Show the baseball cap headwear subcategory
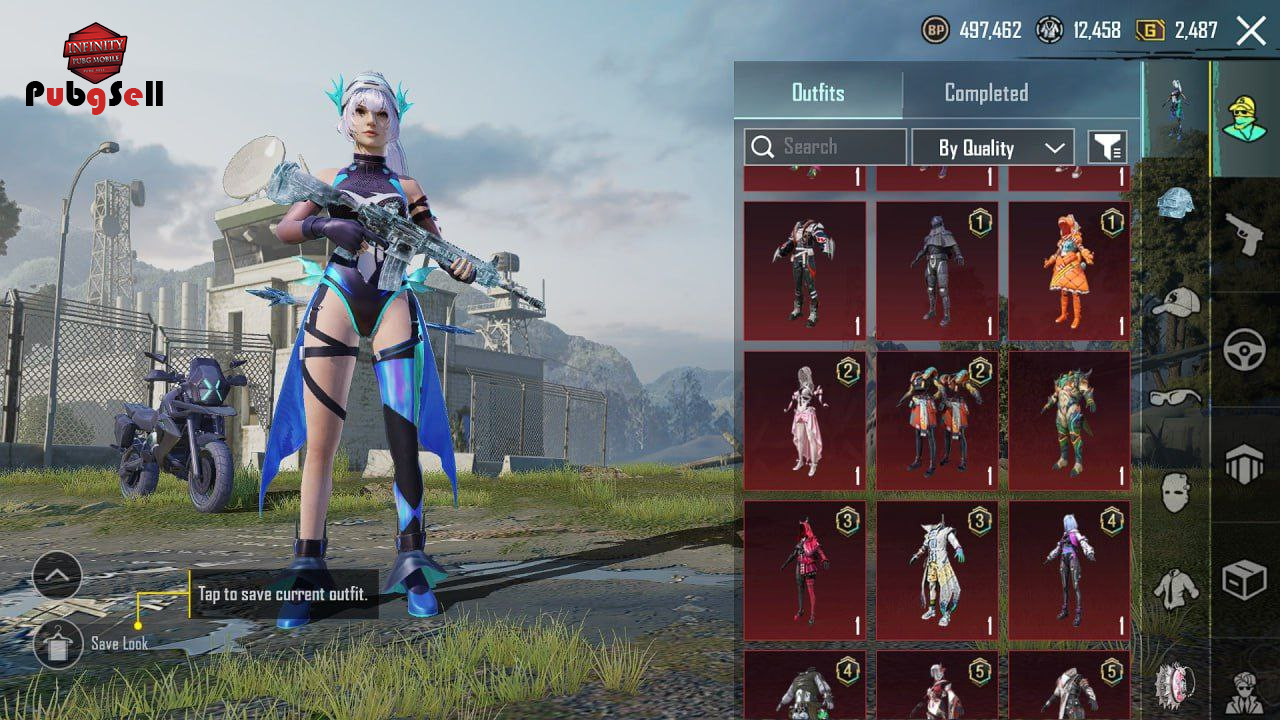The image size is (1280, 720). [1175, 300]
